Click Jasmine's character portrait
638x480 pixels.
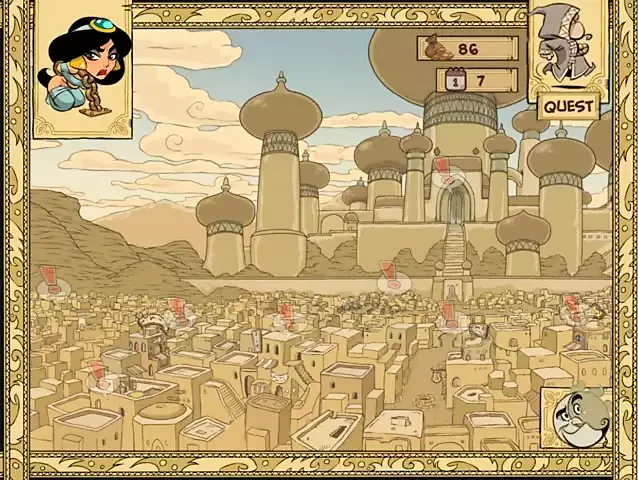coord(84,66)
